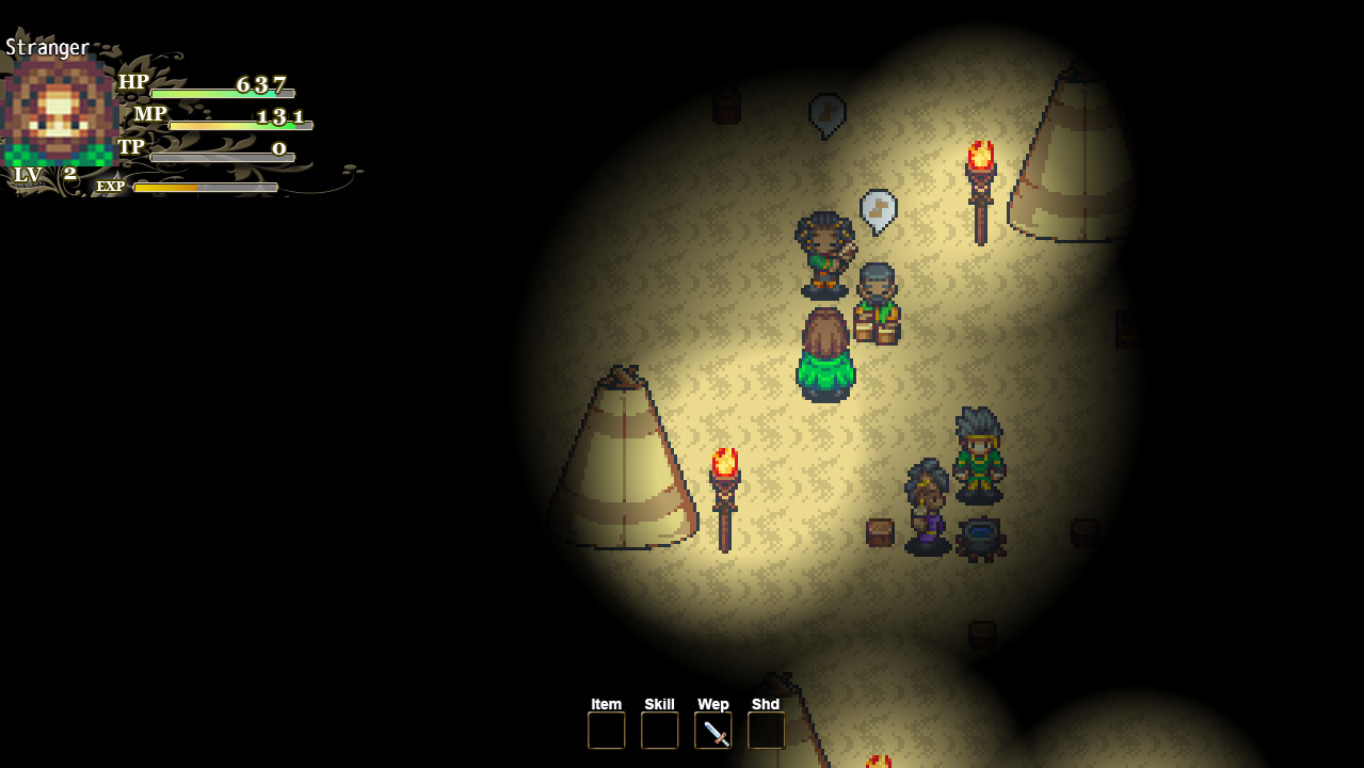Click the empty TP gauge
Image resolution: width=1364 pixels, height=768 pixels.
(220, 154)
